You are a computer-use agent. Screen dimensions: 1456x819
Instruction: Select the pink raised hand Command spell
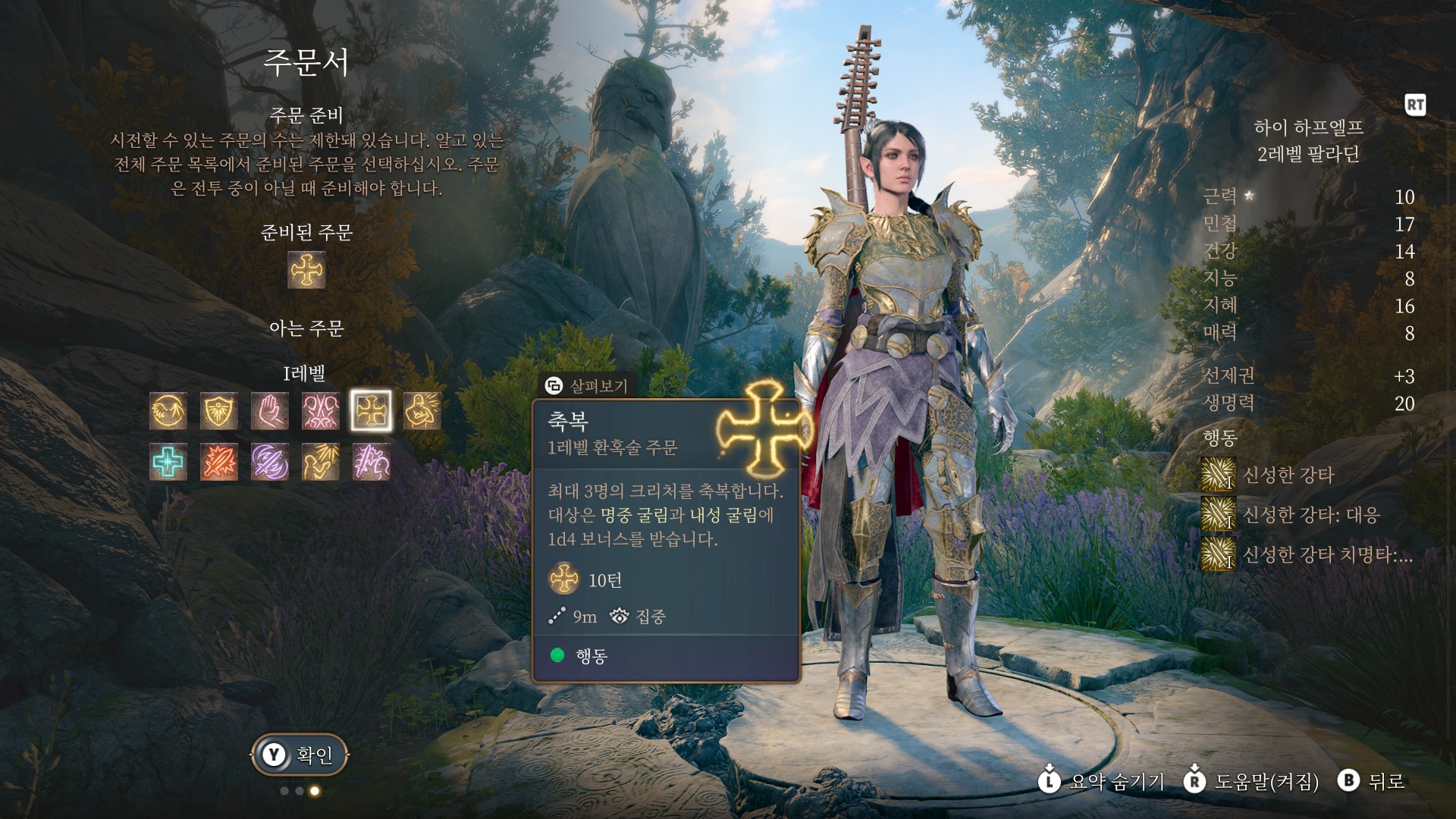(270, 411)
